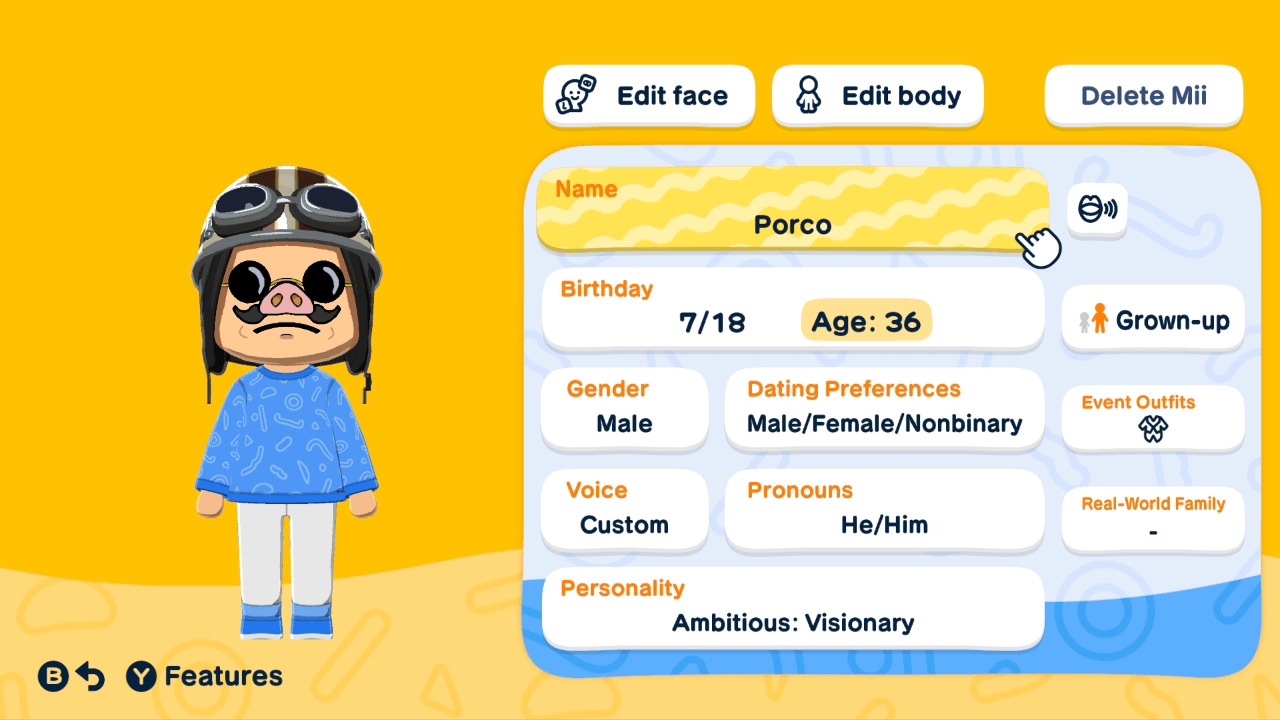This screenshot has height=720, width=1280.
Task: Toggle the Personality Ambitious: Visionary setting
Action: 792,608
